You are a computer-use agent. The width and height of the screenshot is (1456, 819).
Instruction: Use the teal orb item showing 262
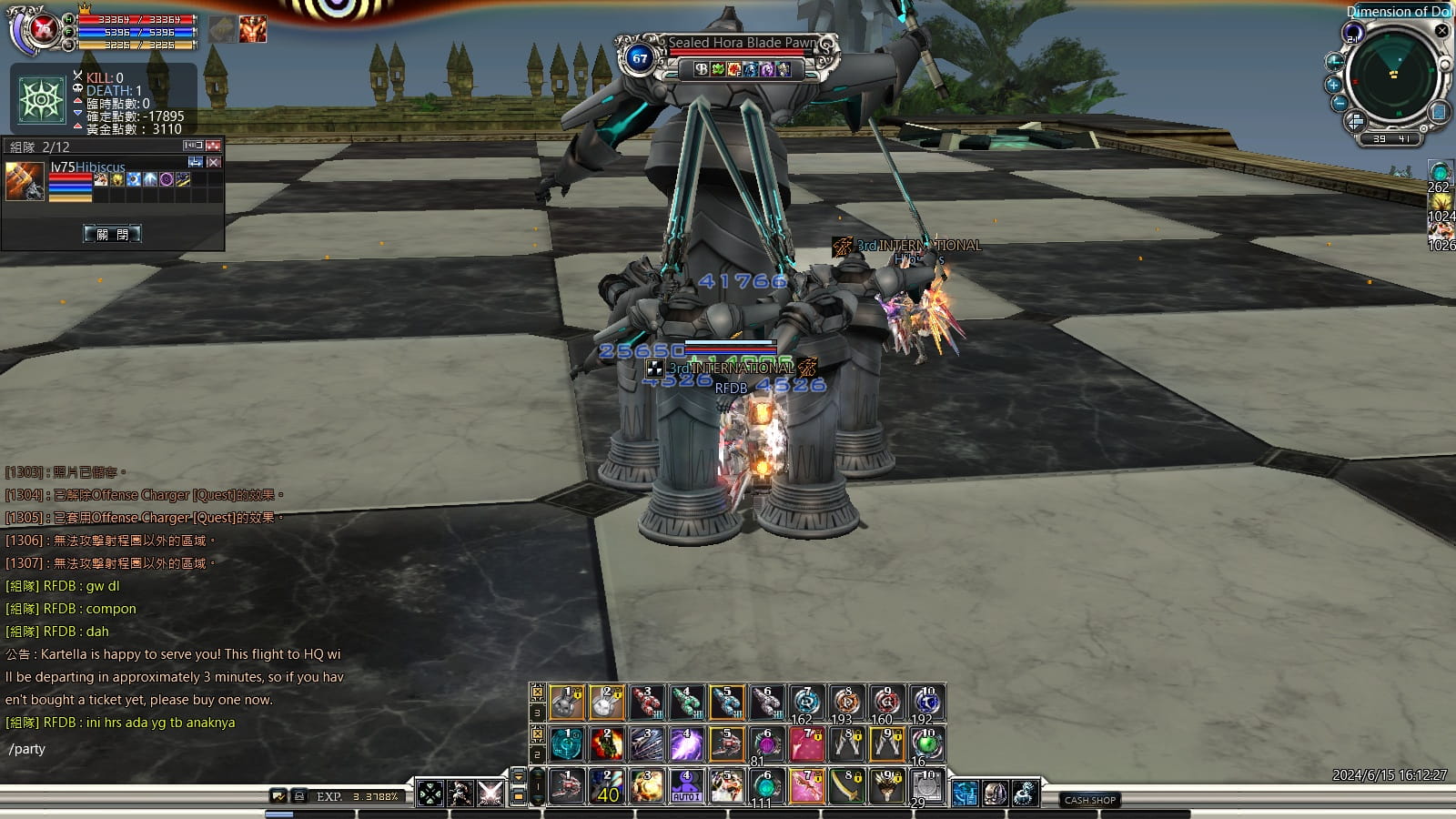(1440, 173)
